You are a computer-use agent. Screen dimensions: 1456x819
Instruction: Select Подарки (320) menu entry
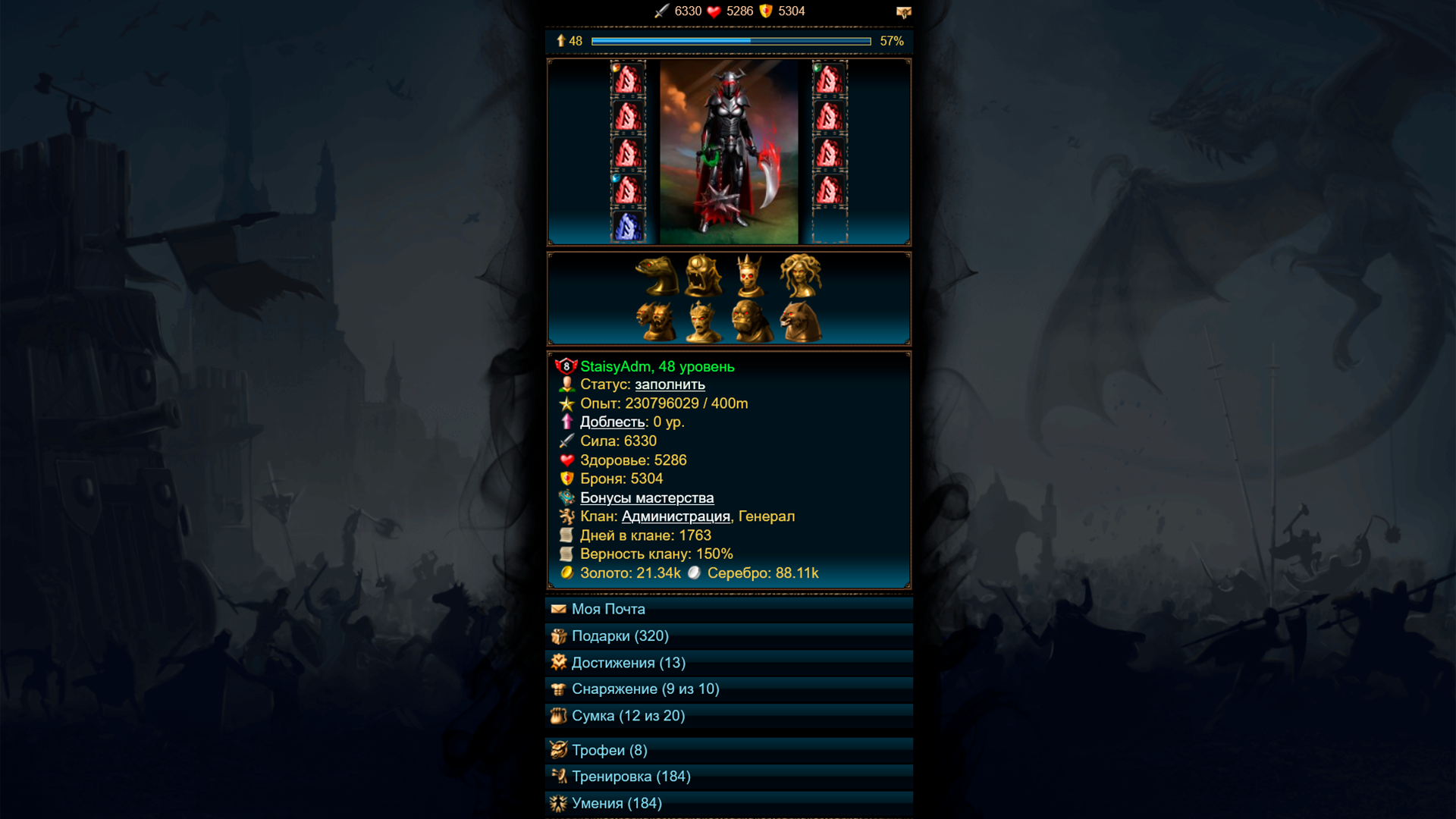[x=620, y=636]
